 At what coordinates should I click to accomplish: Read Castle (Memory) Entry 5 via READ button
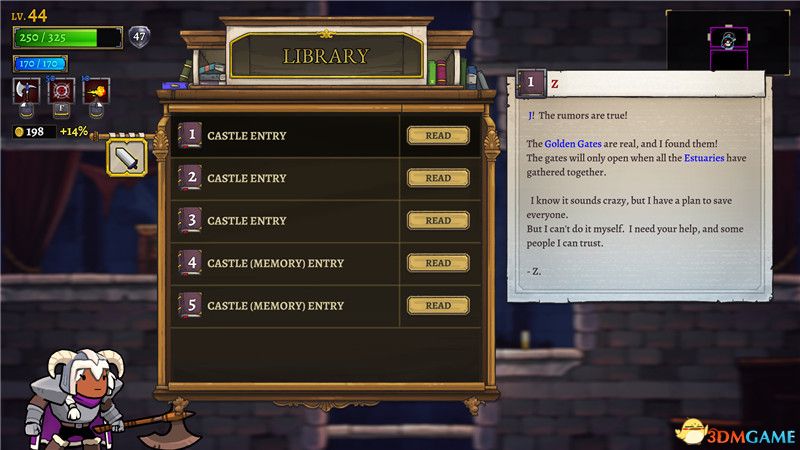(x=438, y=306)
